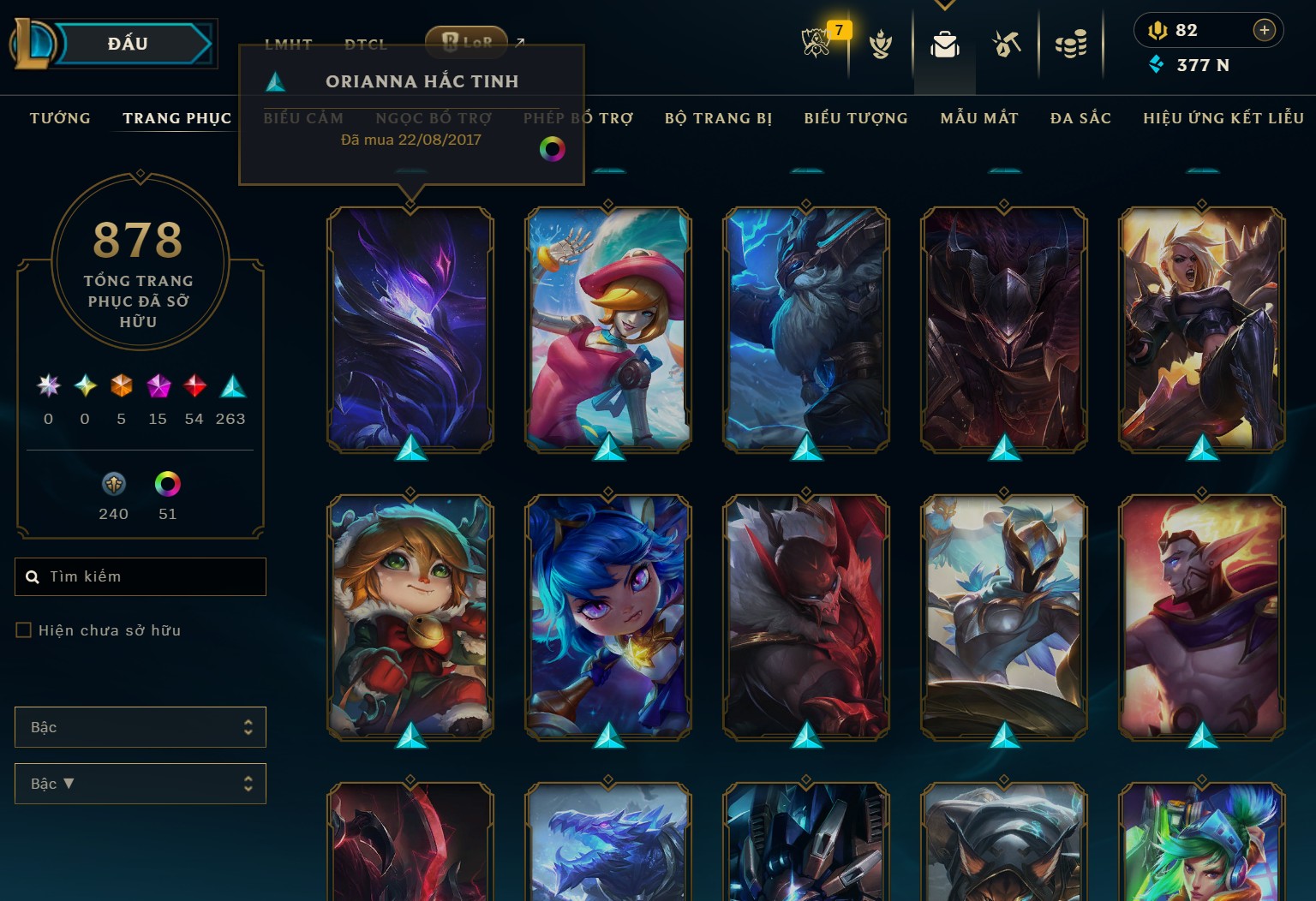The width and height of the screenshot is (1316, 901).
Task: Click the plus button to buy RP
Action: click(1265, 30)
